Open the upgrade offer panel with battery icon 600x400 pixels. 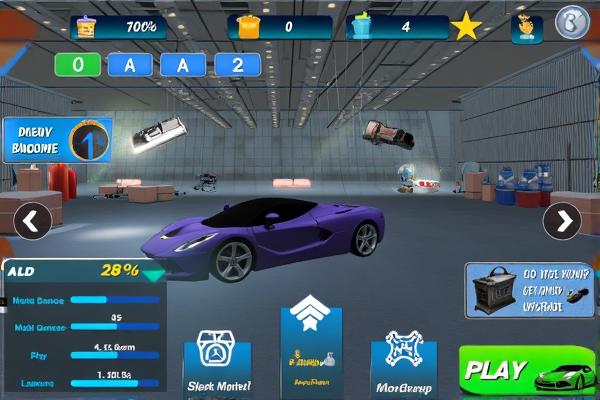pos(531,290)
